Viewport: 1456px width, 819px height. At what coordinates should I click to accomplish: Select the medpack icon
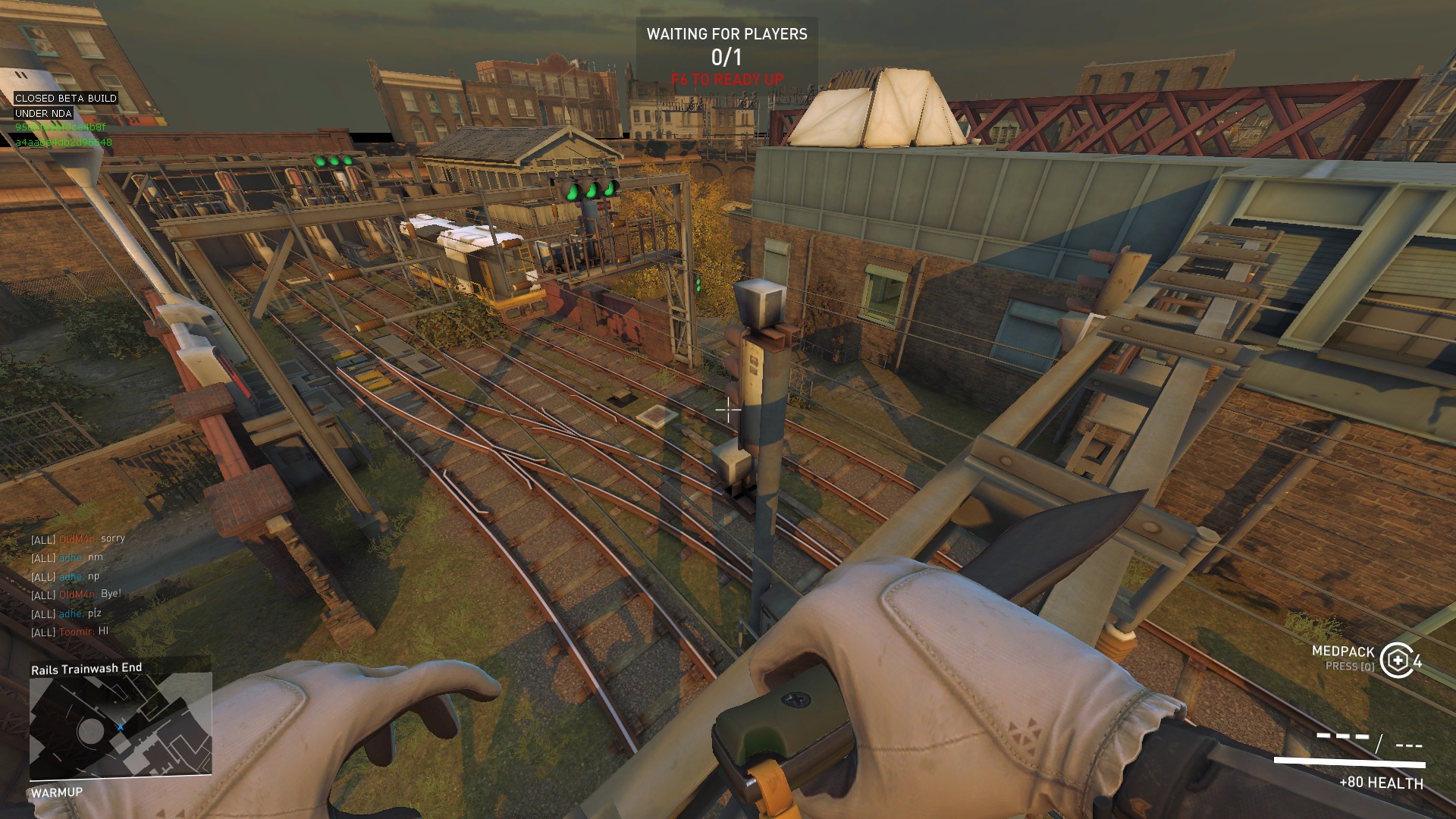pyautogui.click(x=1396, y=660)
